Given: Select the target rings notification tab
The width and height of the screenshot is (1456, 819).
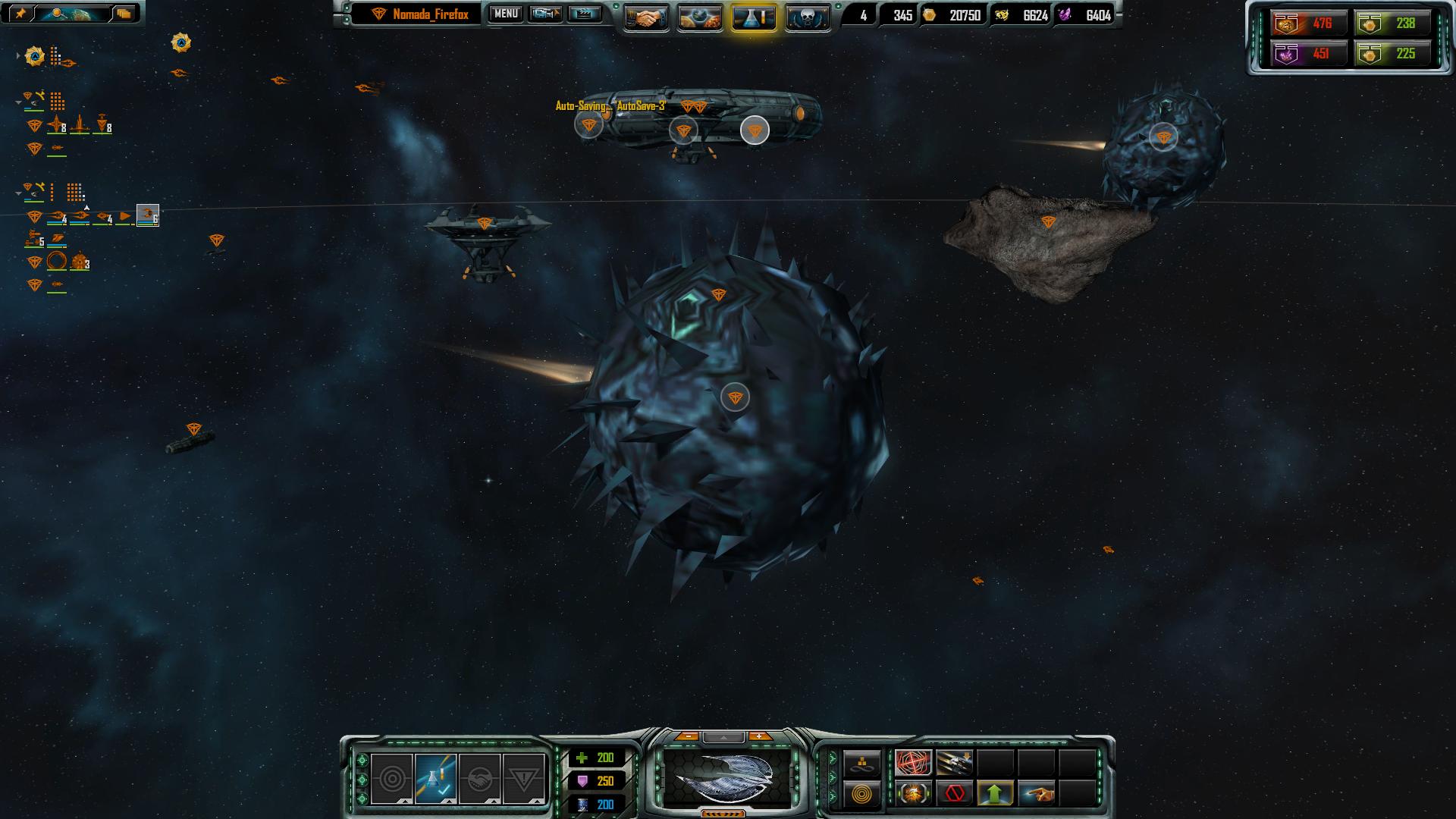Looking at the screenshot, I should click(x=392, y=779).
